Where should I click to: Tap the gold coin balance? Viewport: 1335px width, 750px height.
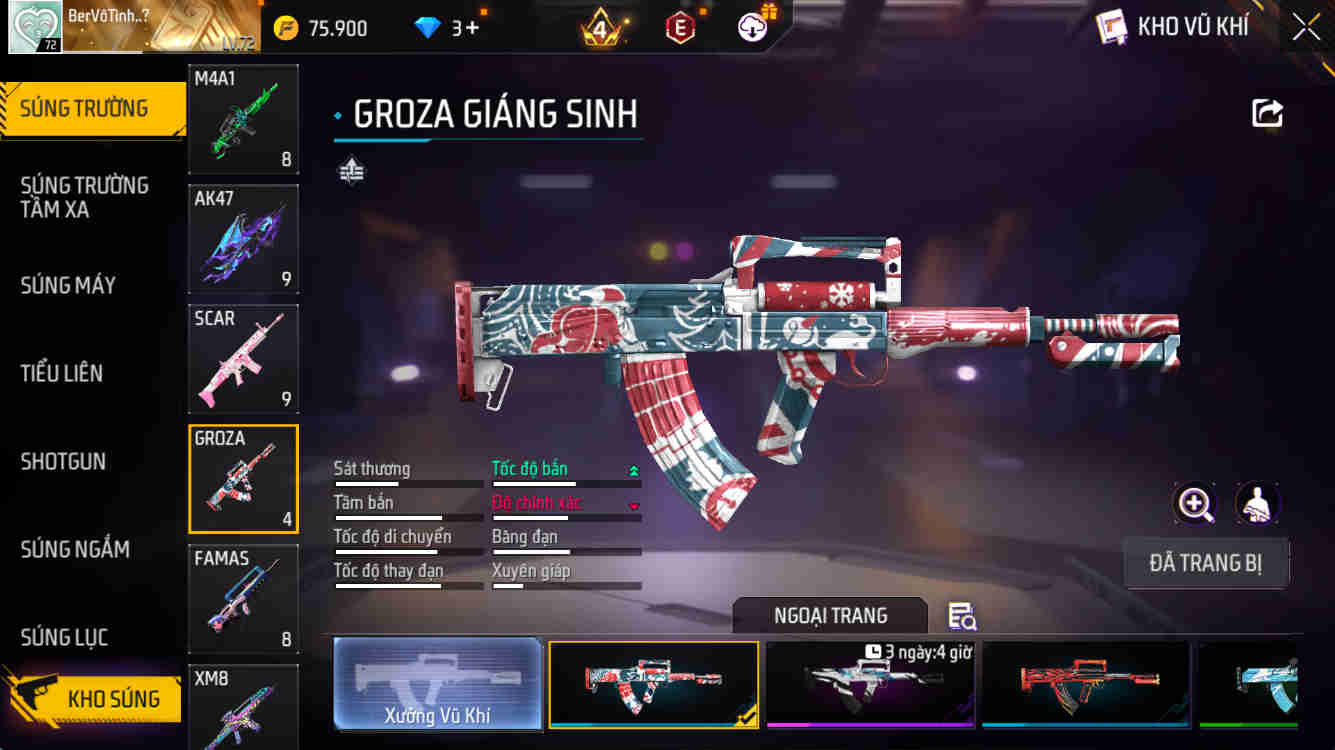click(322, 28)
